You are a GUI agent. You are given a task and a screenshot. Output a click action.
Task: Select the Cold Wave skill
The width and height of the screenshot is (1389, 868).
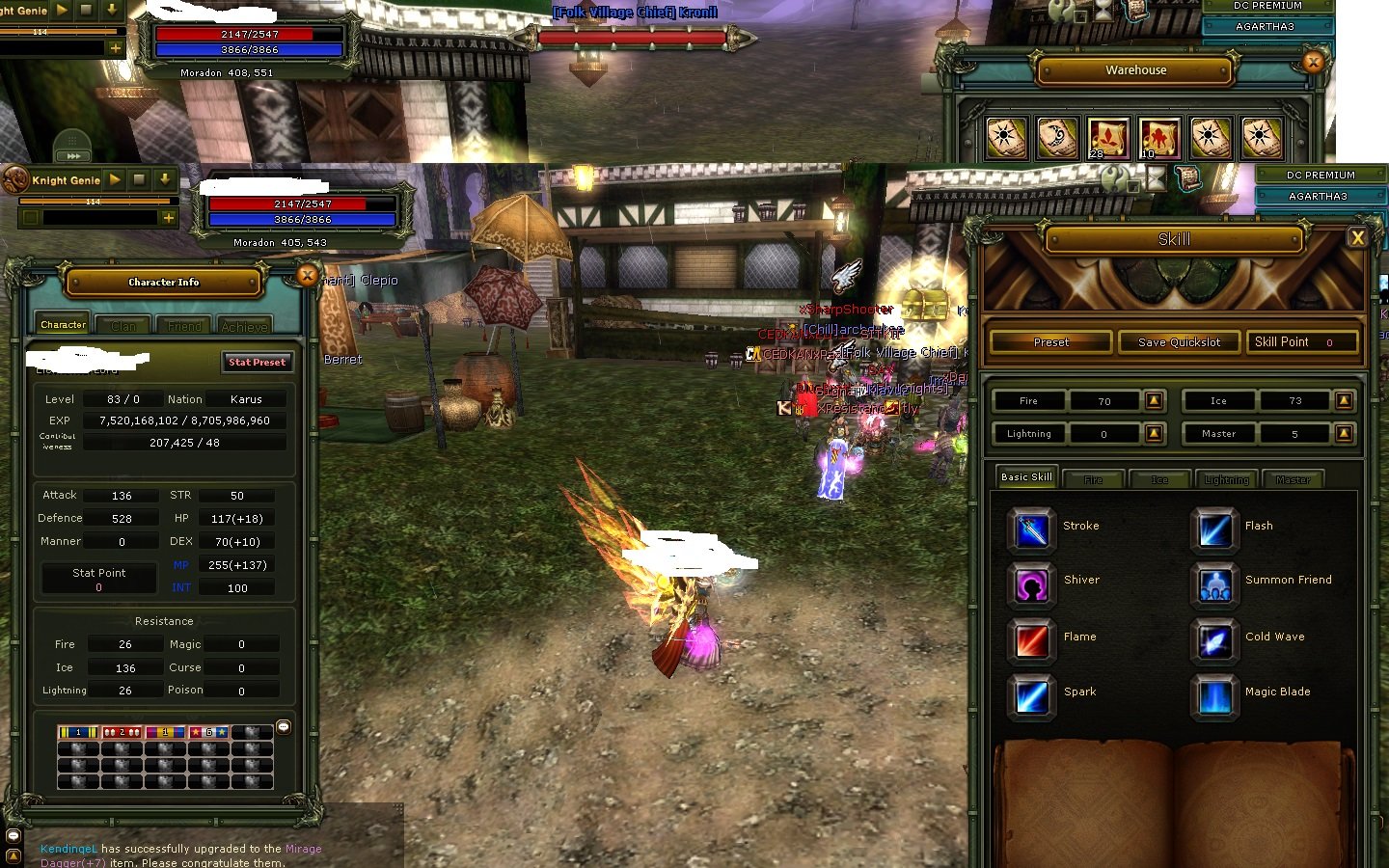click(1213, 641)
